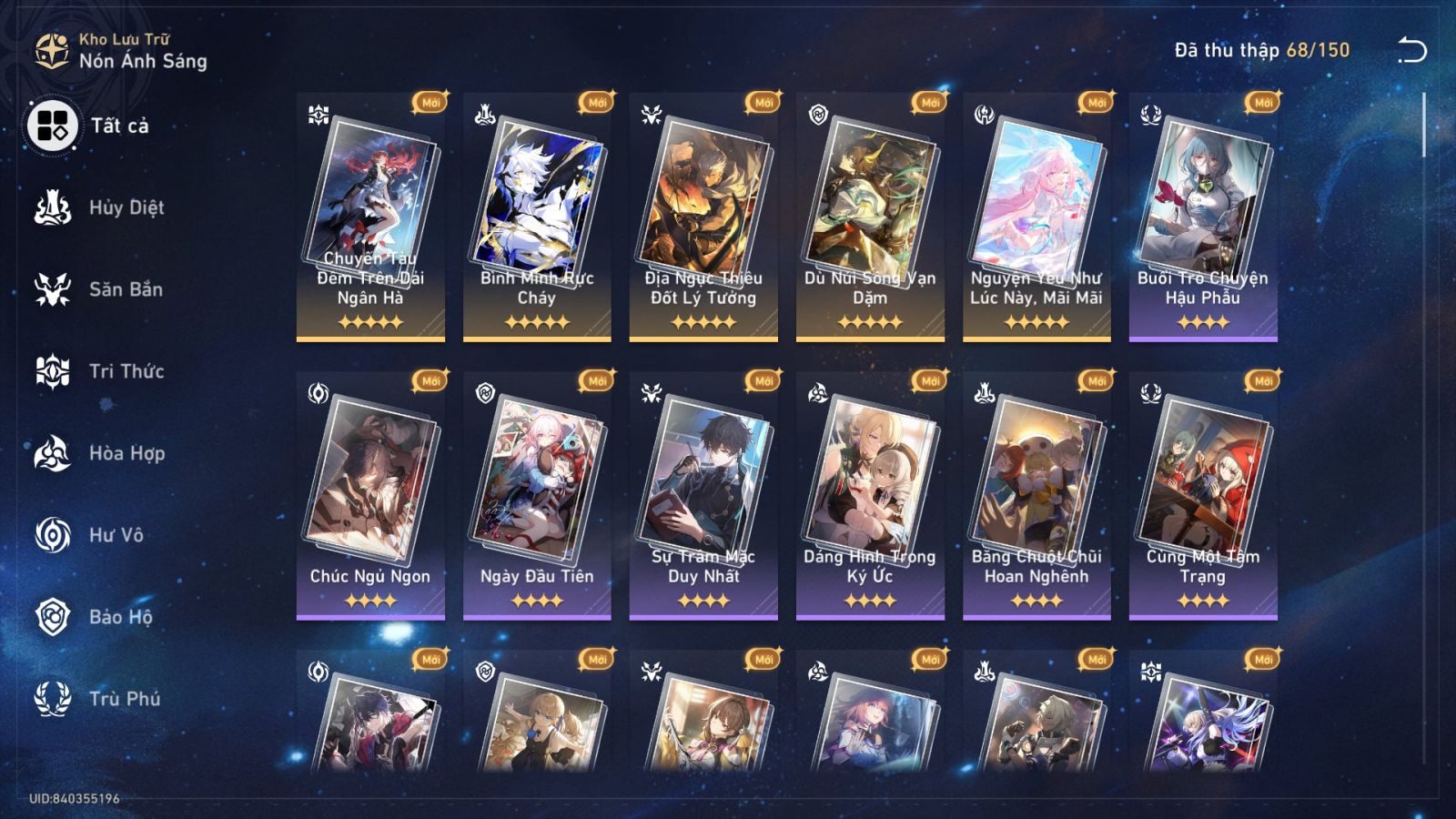
Task: Open the Hư Vô category icon
Action: click(x=53, y=535)
